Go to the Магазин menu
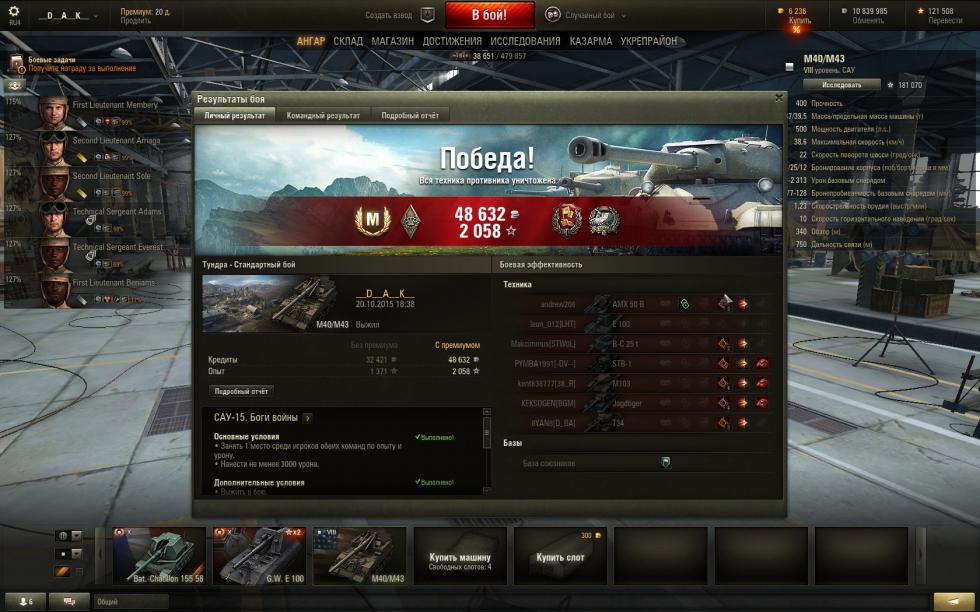The image size is (980, 612). click(392, 41)
